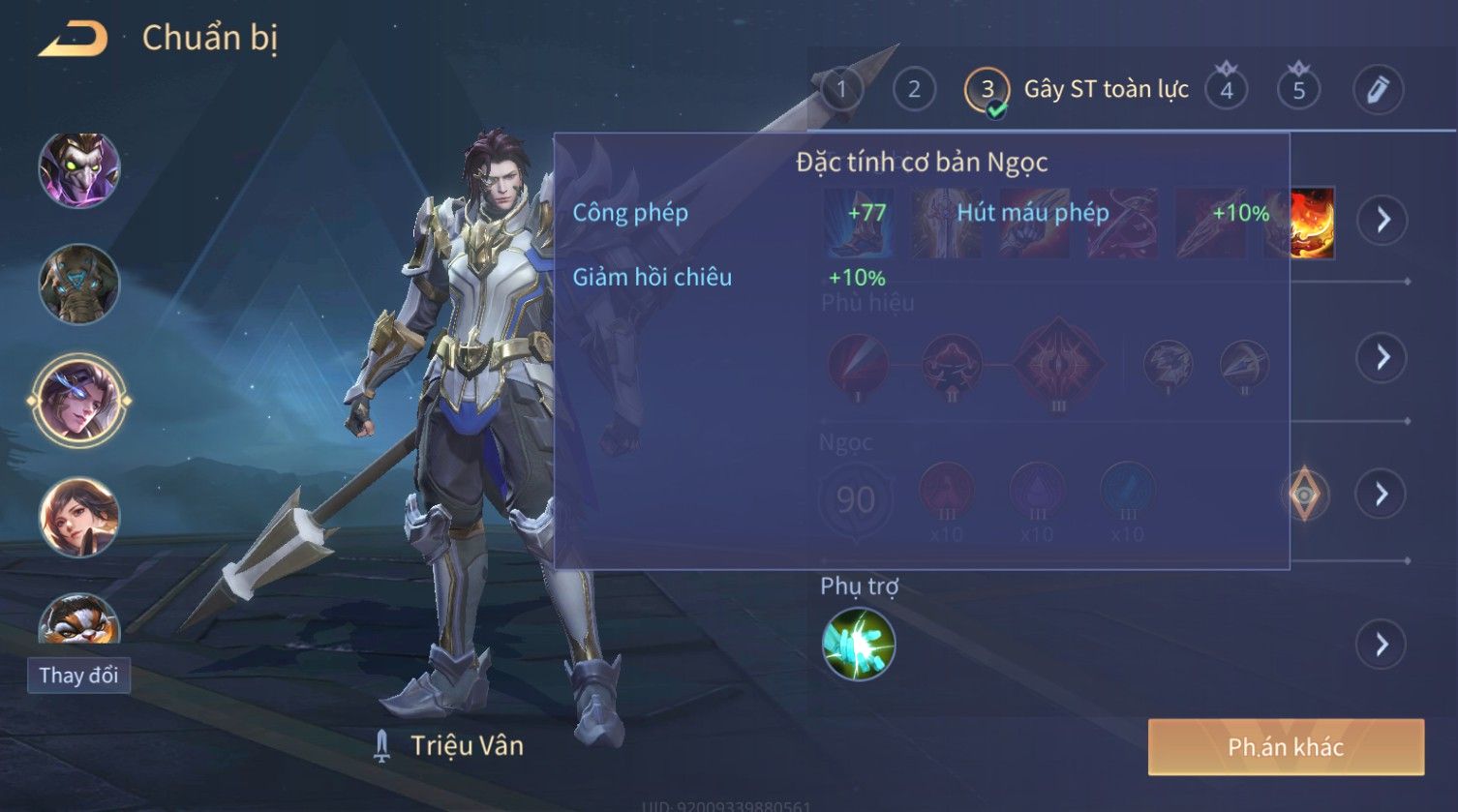
Task: Choose loadout preset 4
Action: (1227, 90)
